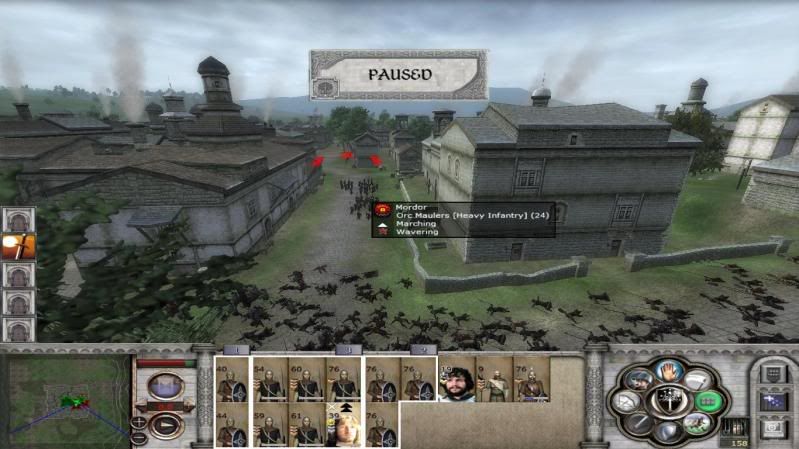Zoom in the minimap with plus button
Viewport: 799px width, 449px height.
coord(138,423)
